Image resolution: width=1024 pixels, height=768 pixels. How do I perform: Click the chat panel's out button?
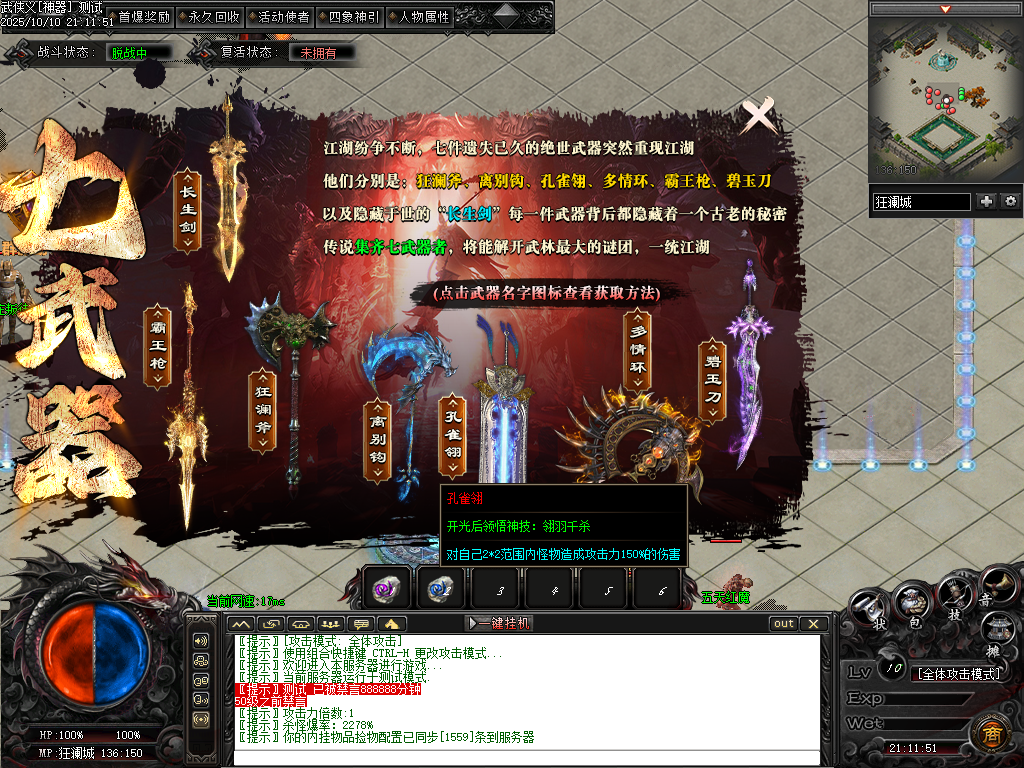tap(784, 623)
